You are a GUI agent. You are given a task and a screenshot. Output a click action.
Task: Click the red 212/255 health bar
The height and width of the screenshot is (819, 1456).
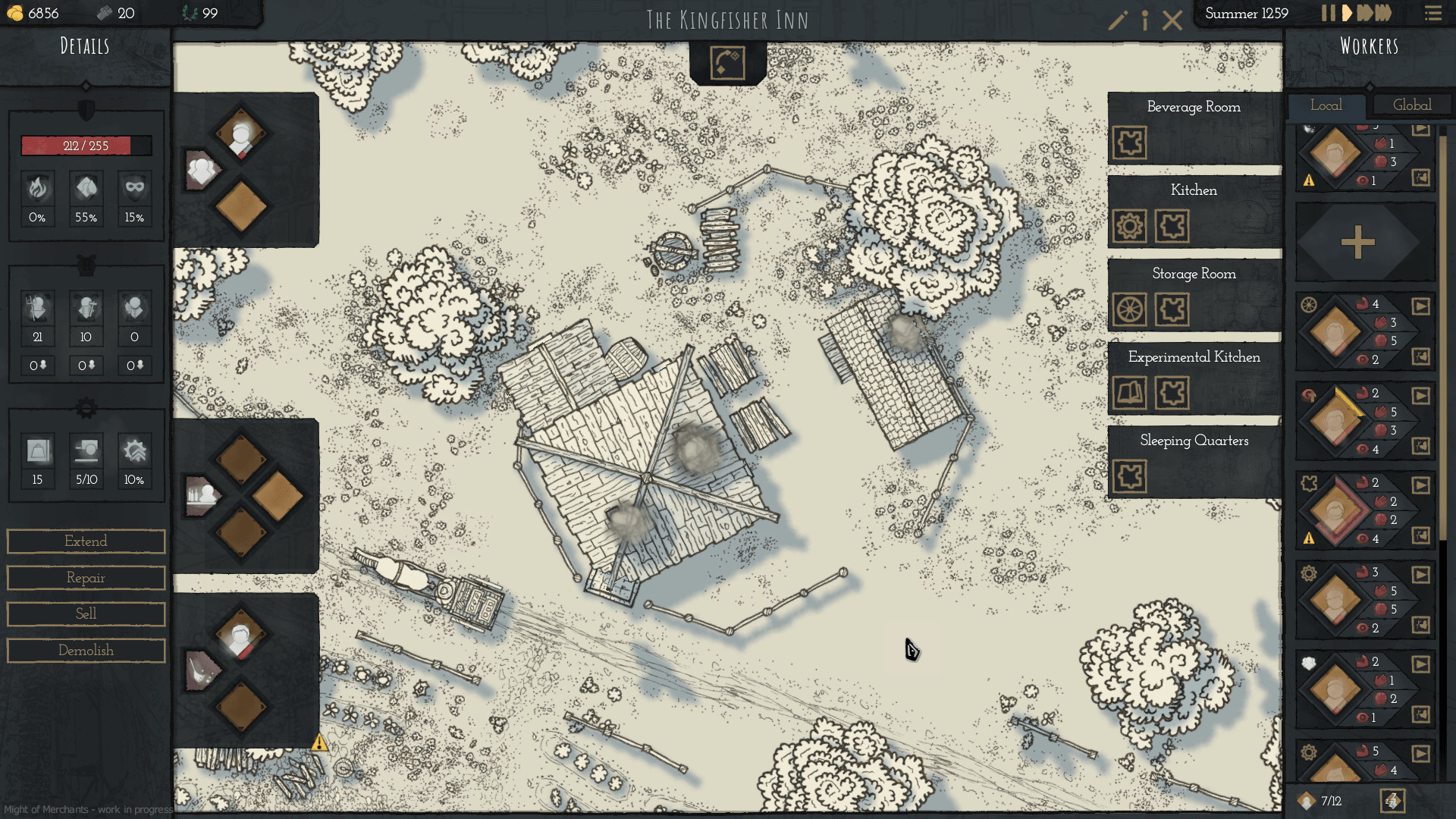pyautogui.click(x=86, y=145)
